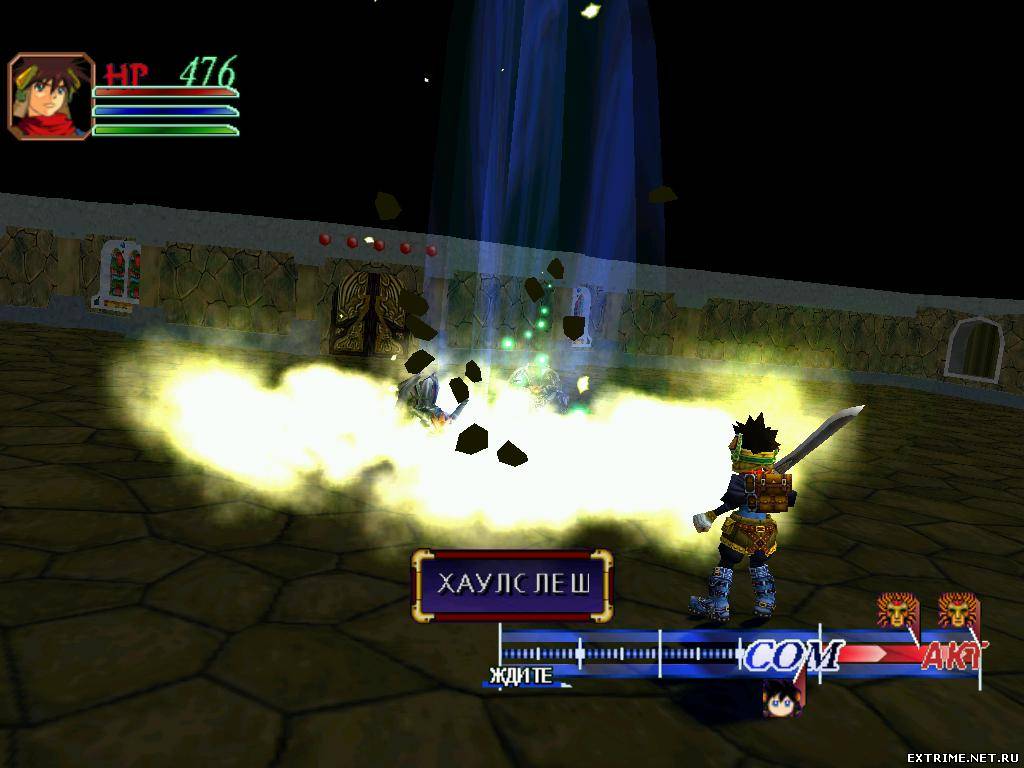1024x768 pixels.
Task: Select the hero portrait in the status panel
Action: 51,96
